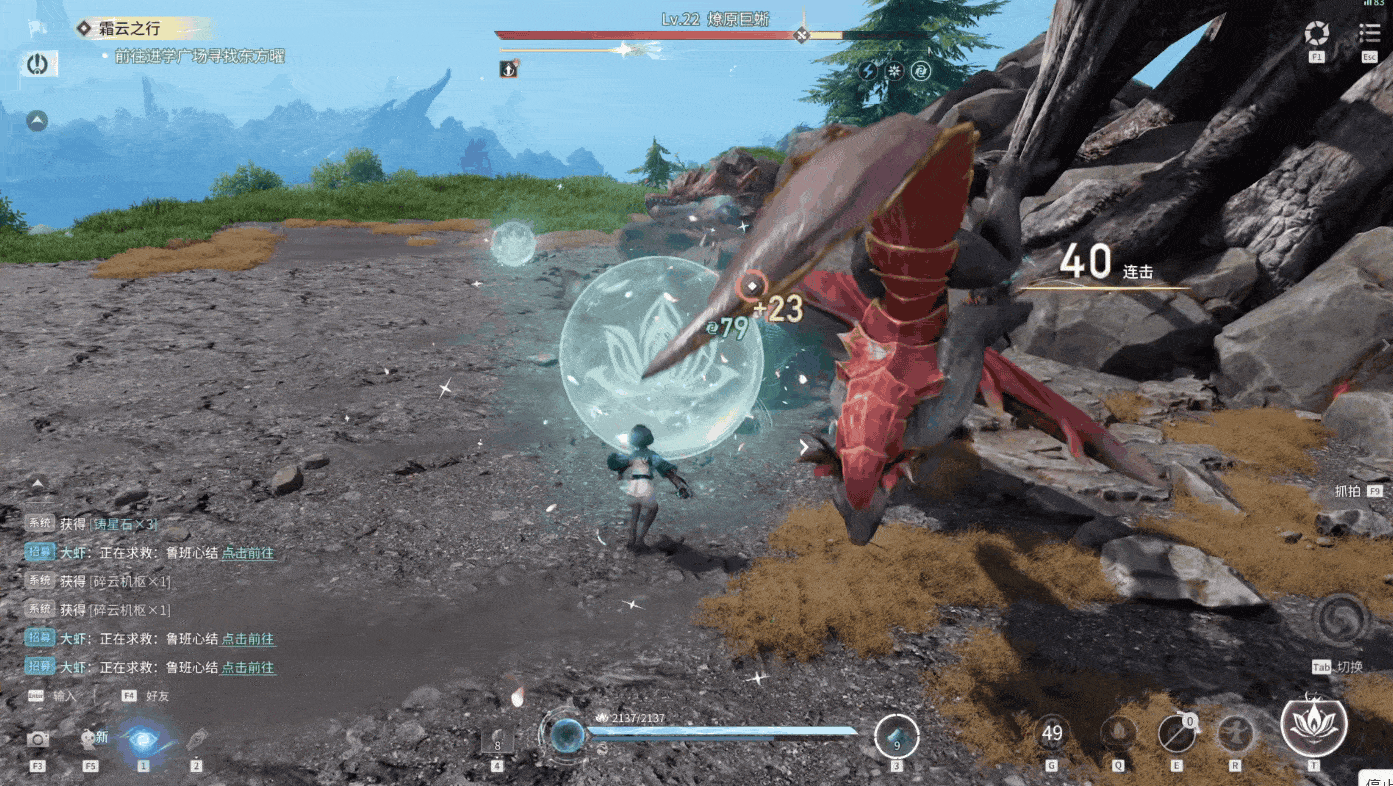
Task: Select the glowing blue eye skill
Action: tap(143, 740)
